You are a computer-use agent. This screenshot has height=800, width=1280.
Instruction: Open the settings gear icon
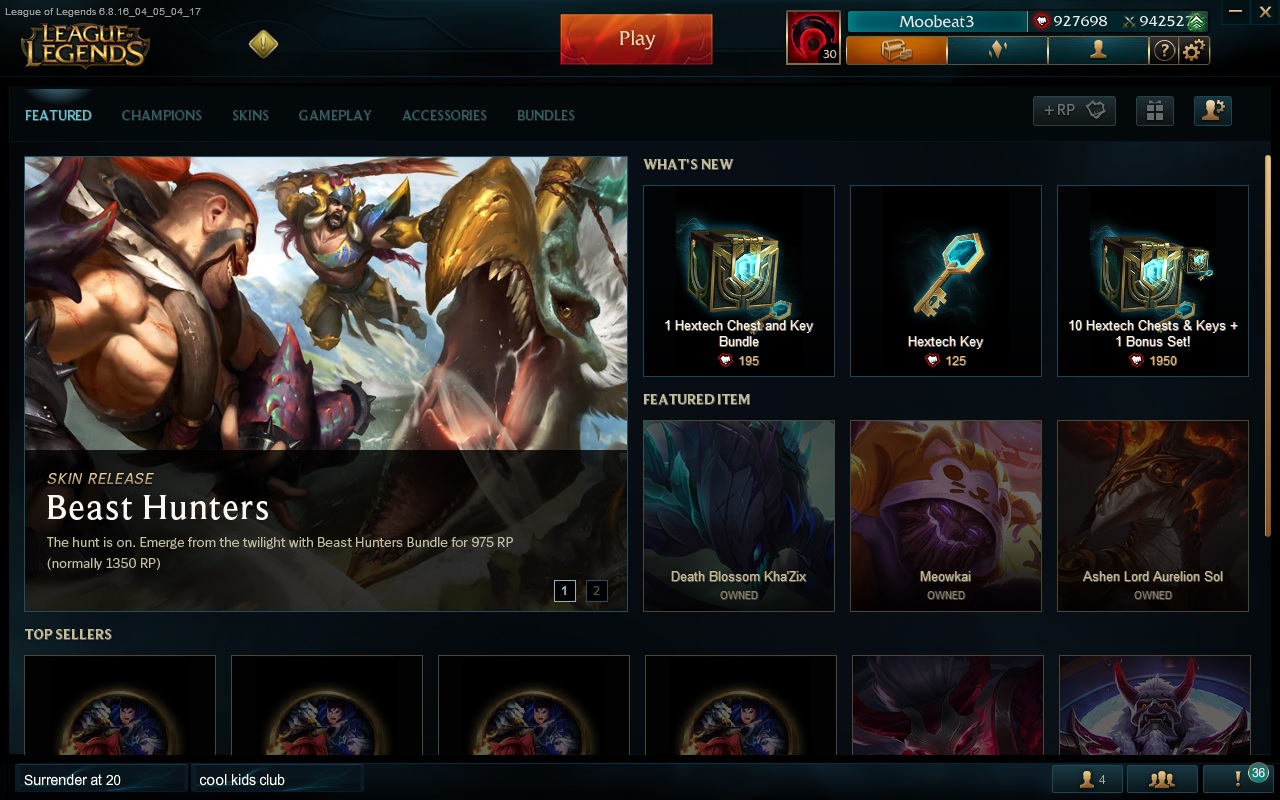click(1192, 50)
